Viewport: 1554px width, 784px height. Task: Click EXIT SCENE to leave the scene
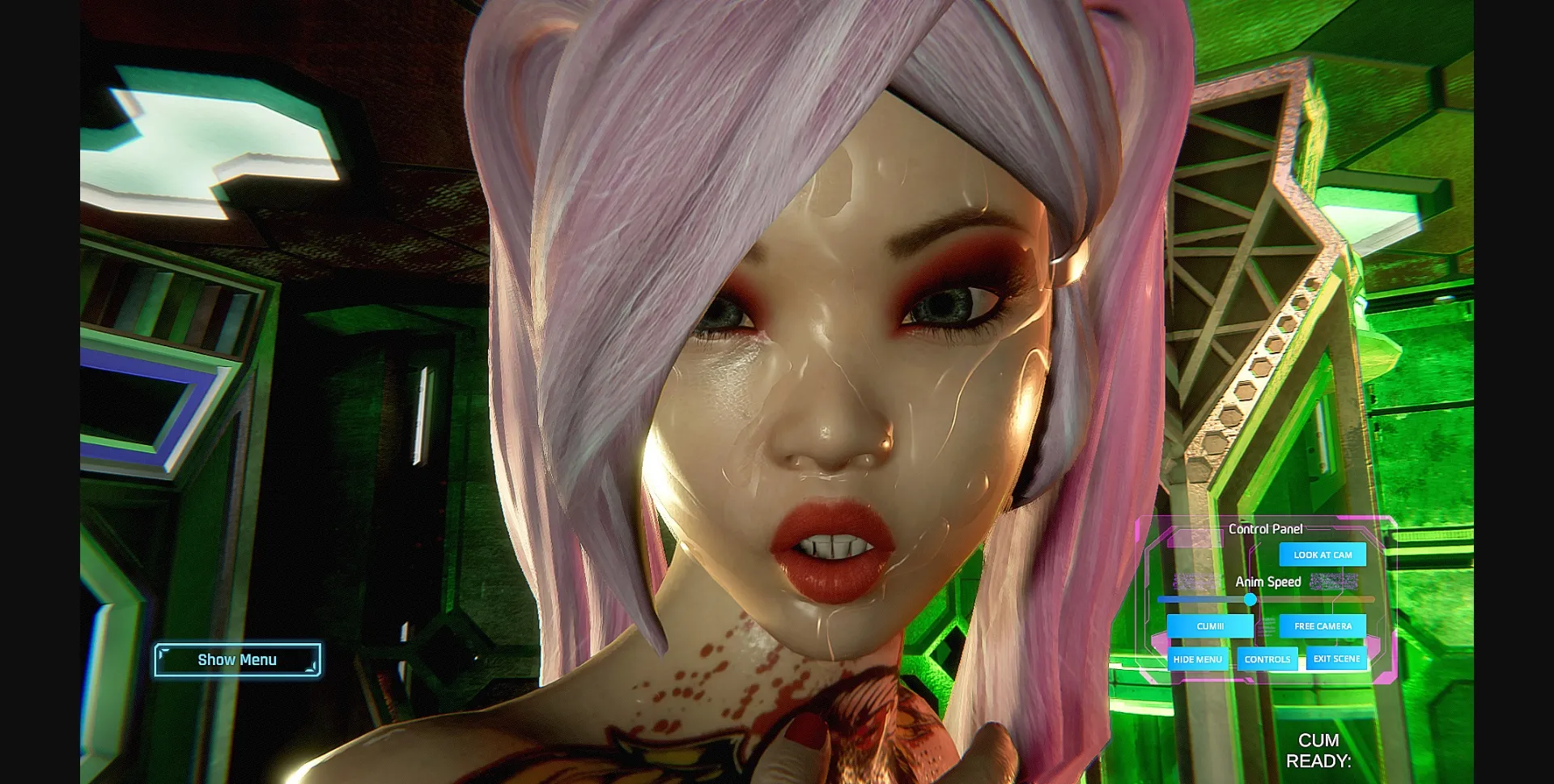pyautogui.click(x=1336, y=659)
